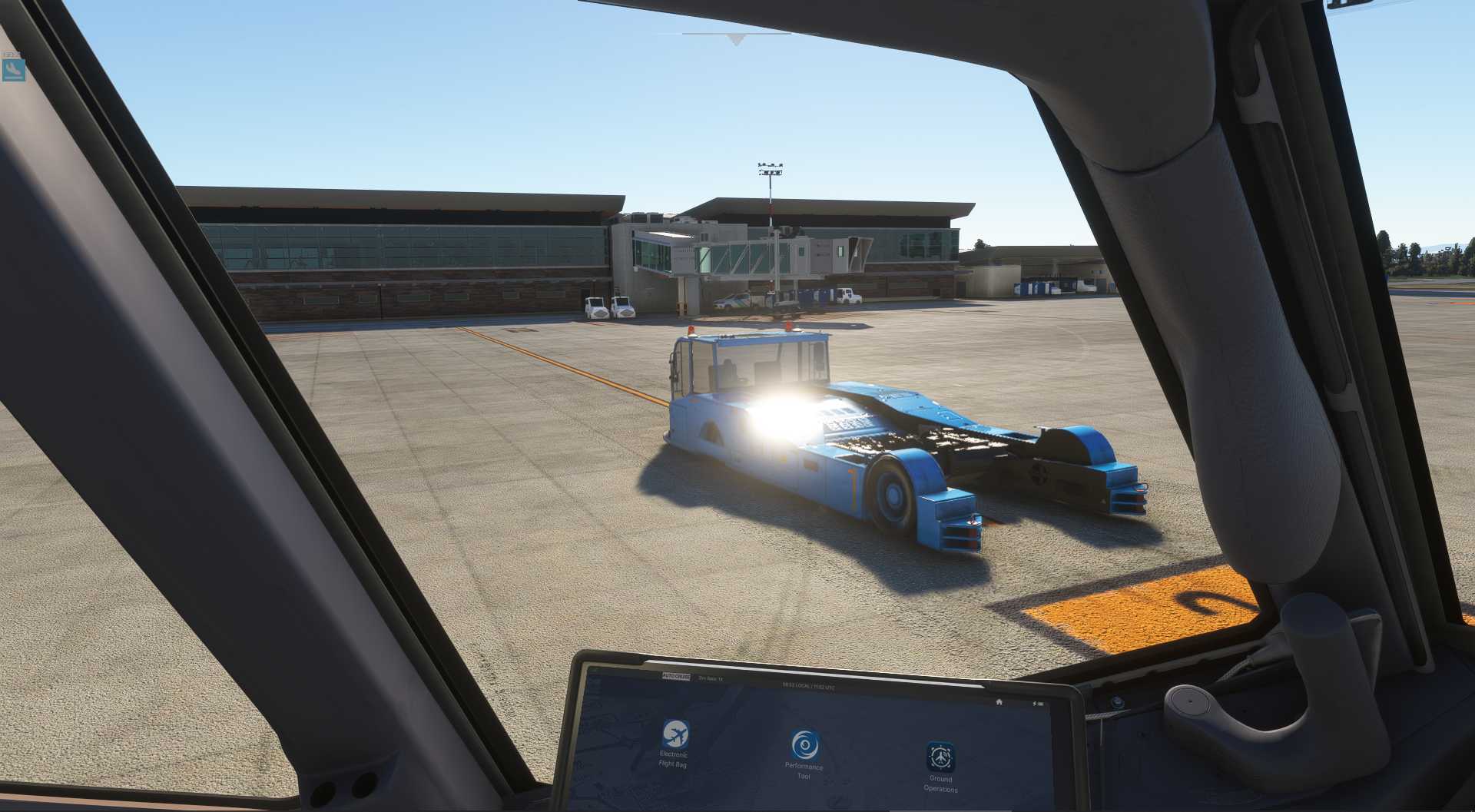This screenshot has width=1475, height=812.
Task: Open the Electronic Flight Bag app
Action: click(x=675, y=735)
